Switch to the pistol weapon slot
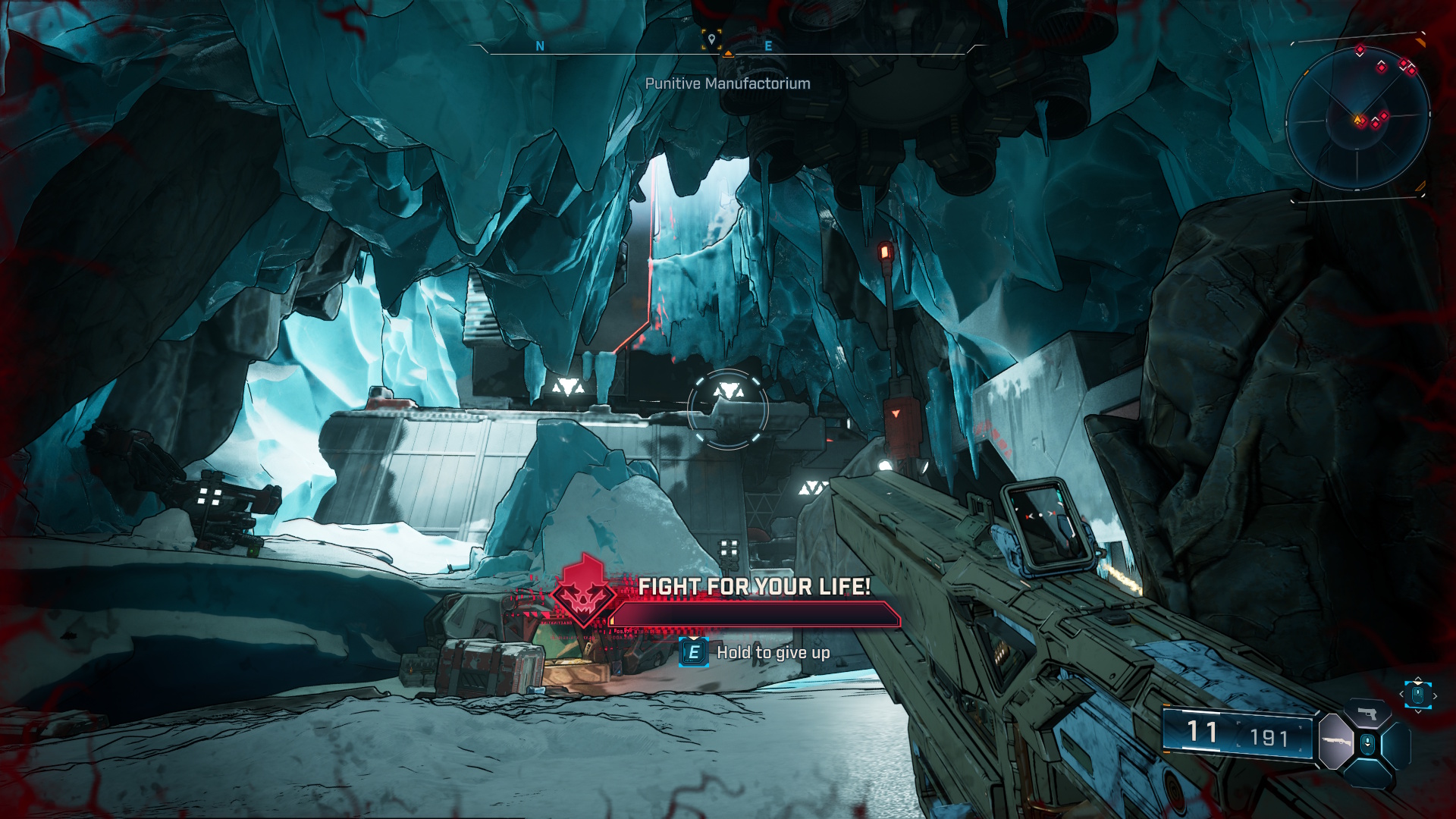 pyautogui.click(x=1367, y=714)
